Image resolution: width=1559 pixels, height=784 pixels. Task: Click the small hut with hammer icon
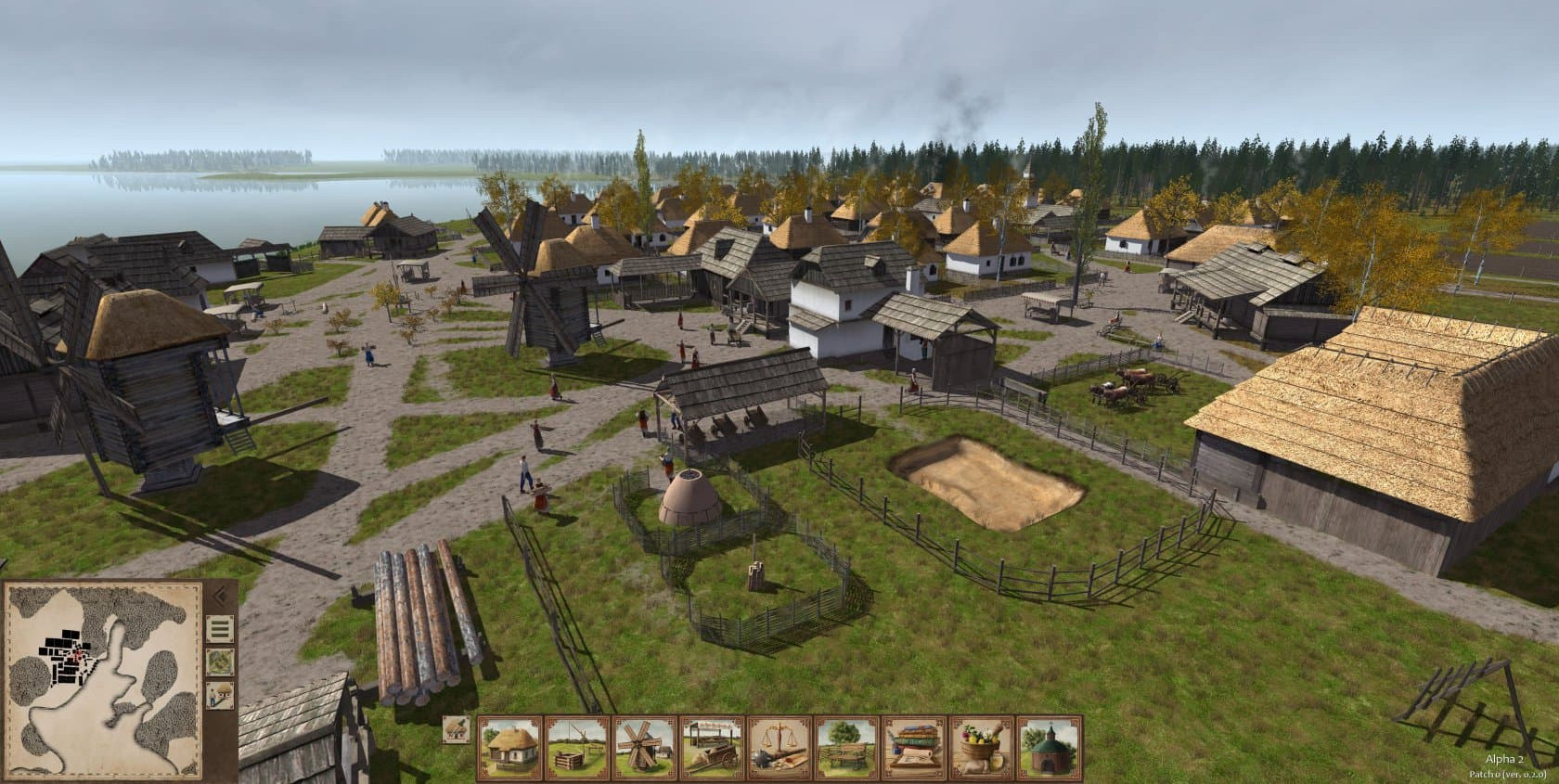(455, 729)
